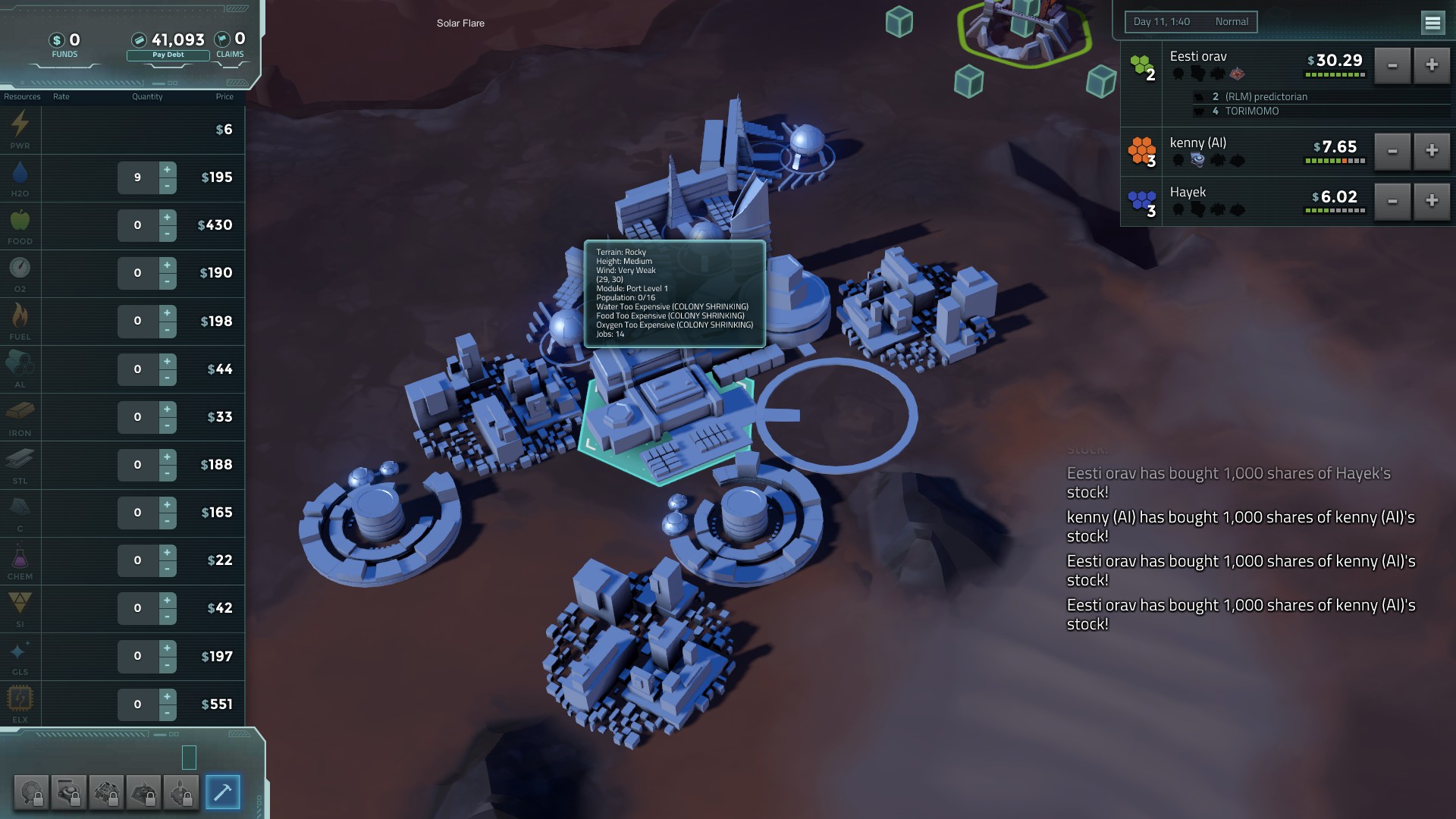Image resolution: width=1456 pixels, height=819 pixels.
Task: Increase H2O quantity with the plus stepper
Action: pyautogui.click(x=167, y=169)
